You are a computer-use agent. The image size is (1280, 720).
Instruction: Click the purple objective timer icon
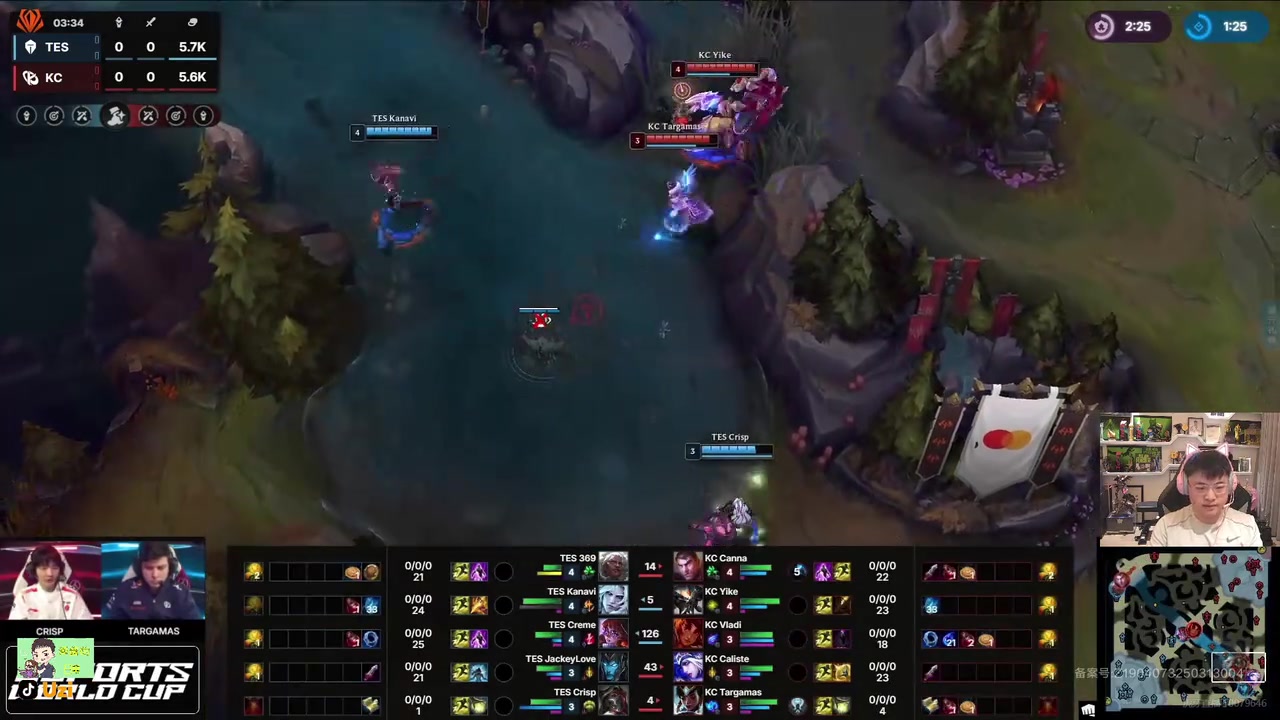point(1102,27)
